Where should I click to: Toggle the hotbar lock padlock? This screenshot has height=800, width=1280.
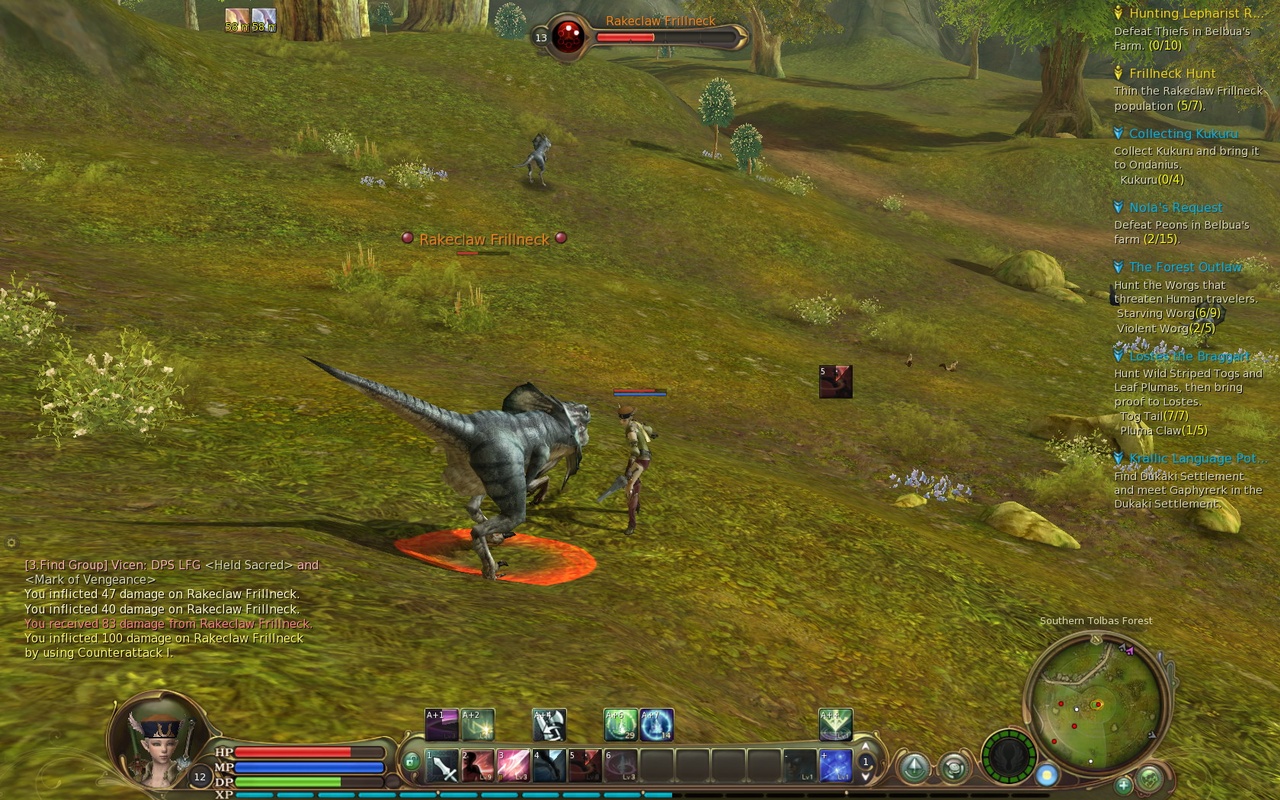point(411,761)
